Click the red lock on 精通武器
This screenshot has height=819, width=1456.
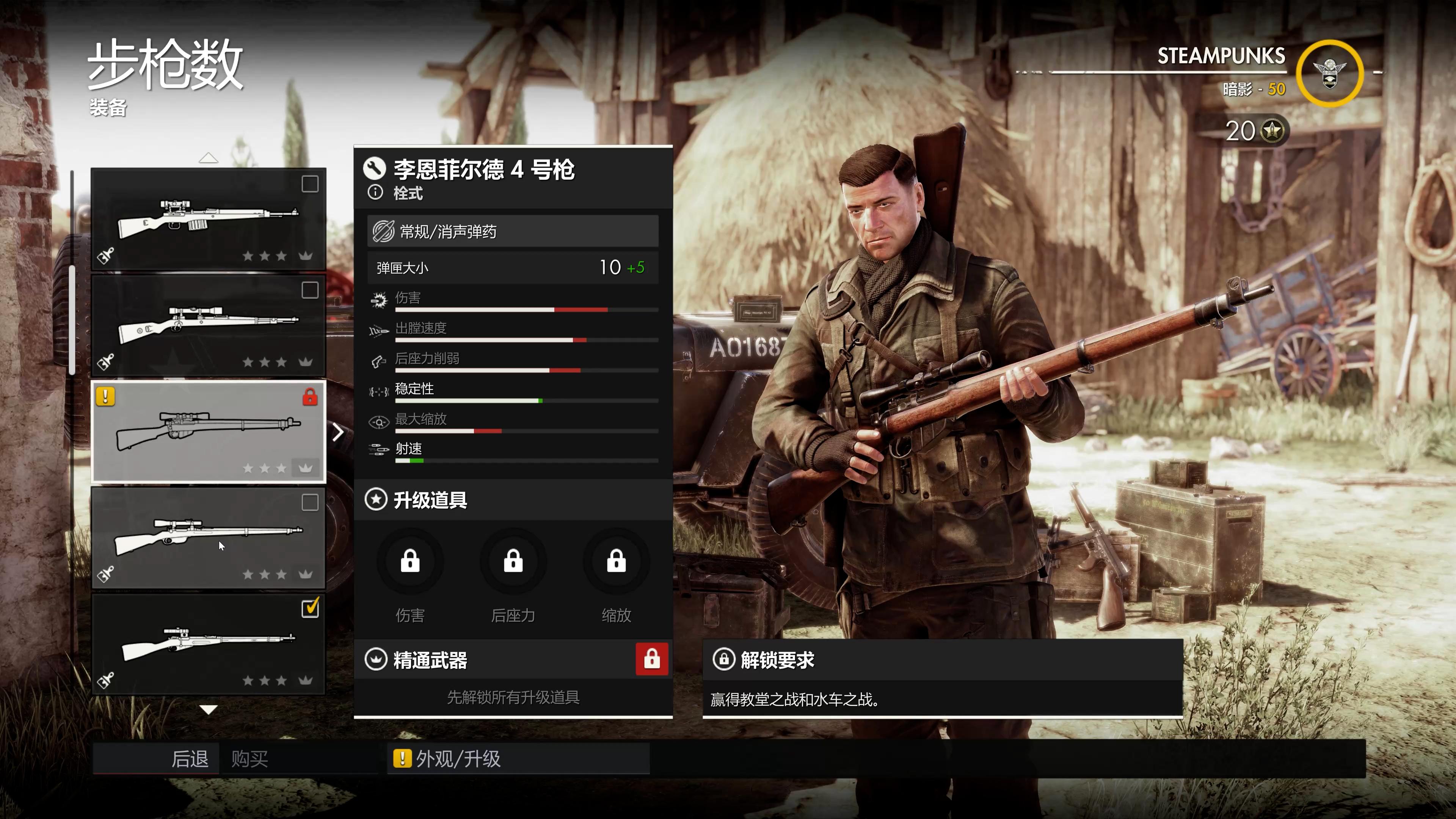tap(652, 659)
